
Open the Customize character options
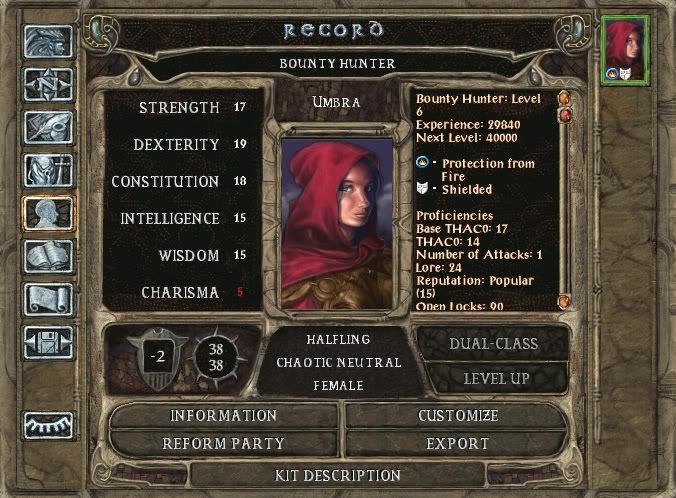tap(460, 416)
